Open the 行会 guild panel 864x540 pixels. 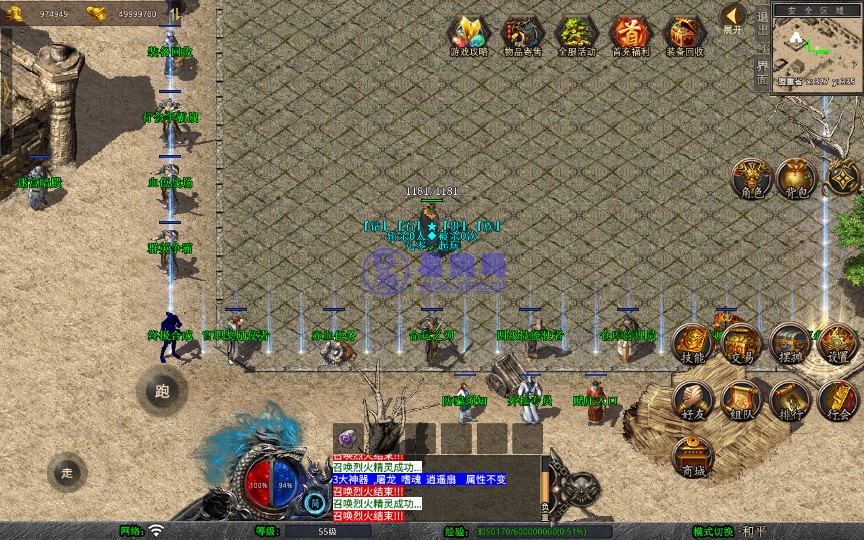coord(838,401)
